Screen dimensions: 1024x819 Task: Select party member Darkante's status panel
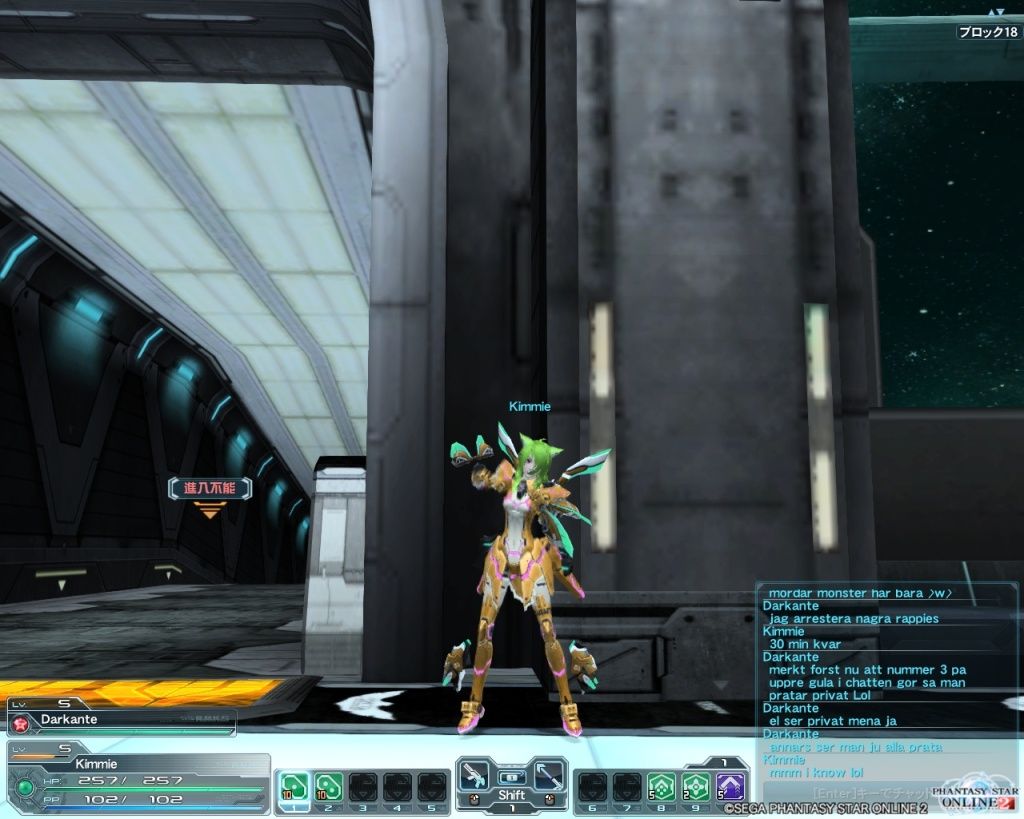[120, 719]
